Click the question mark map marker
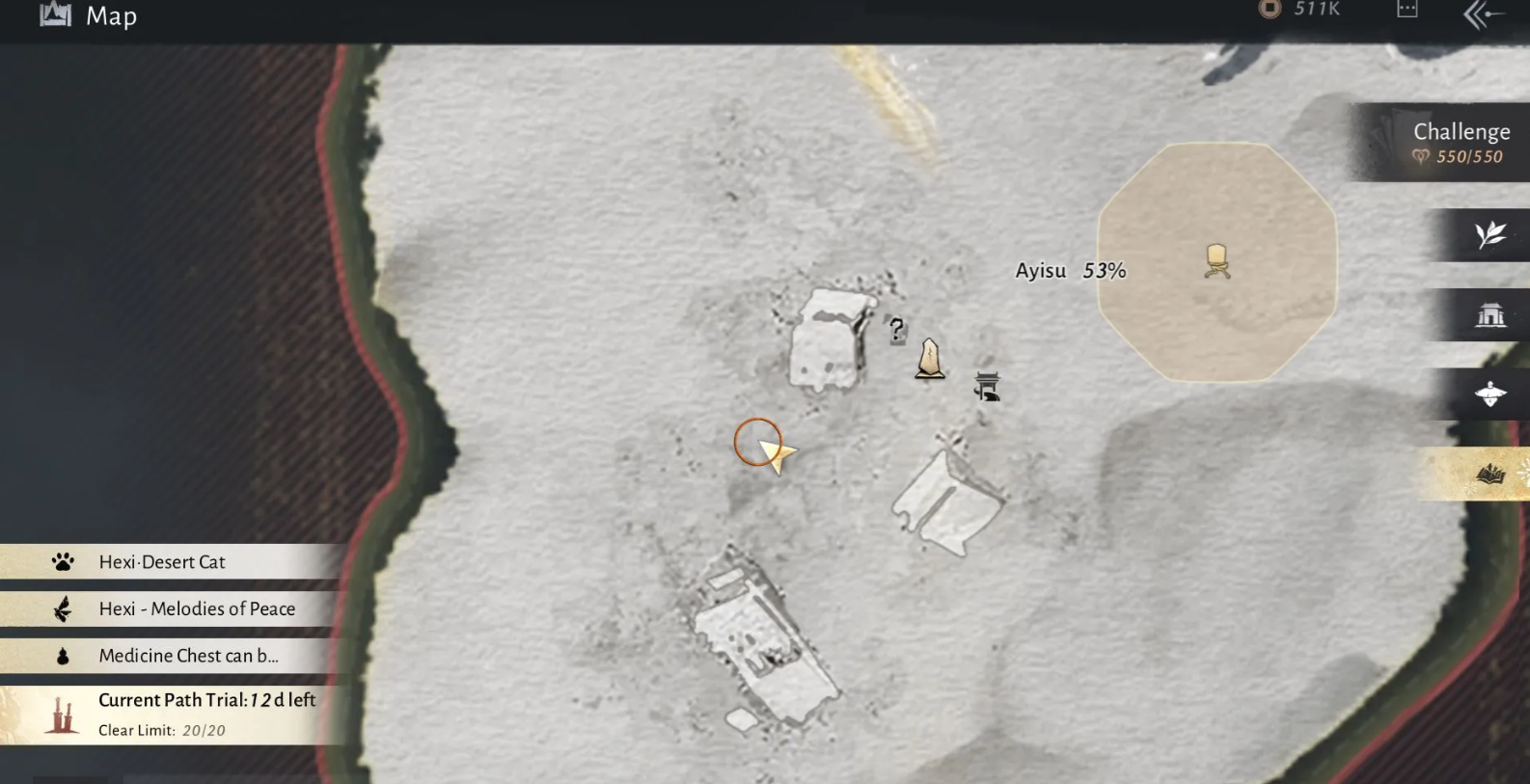Viewport: 1530px width, 784px height. (x=896, y=331)
